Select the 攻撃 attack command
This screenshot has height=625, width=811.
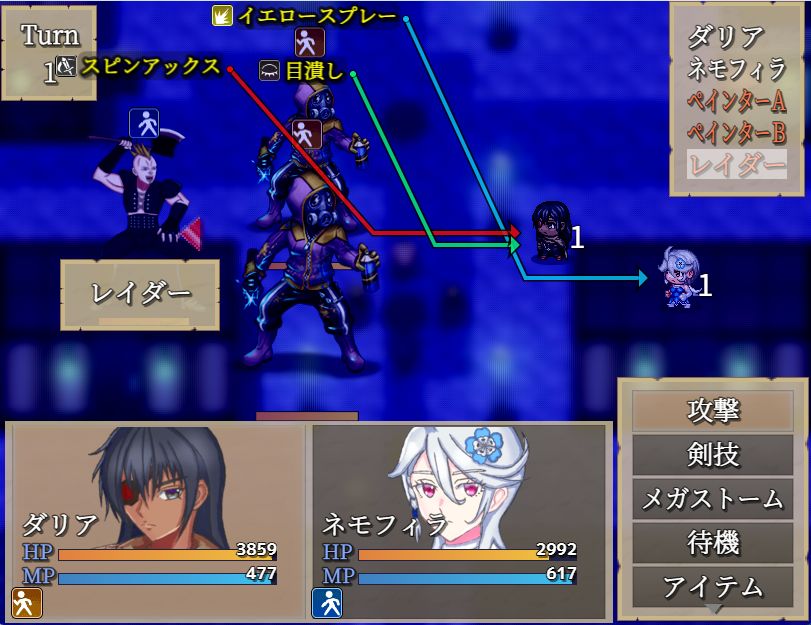click(x=712, y=410)
